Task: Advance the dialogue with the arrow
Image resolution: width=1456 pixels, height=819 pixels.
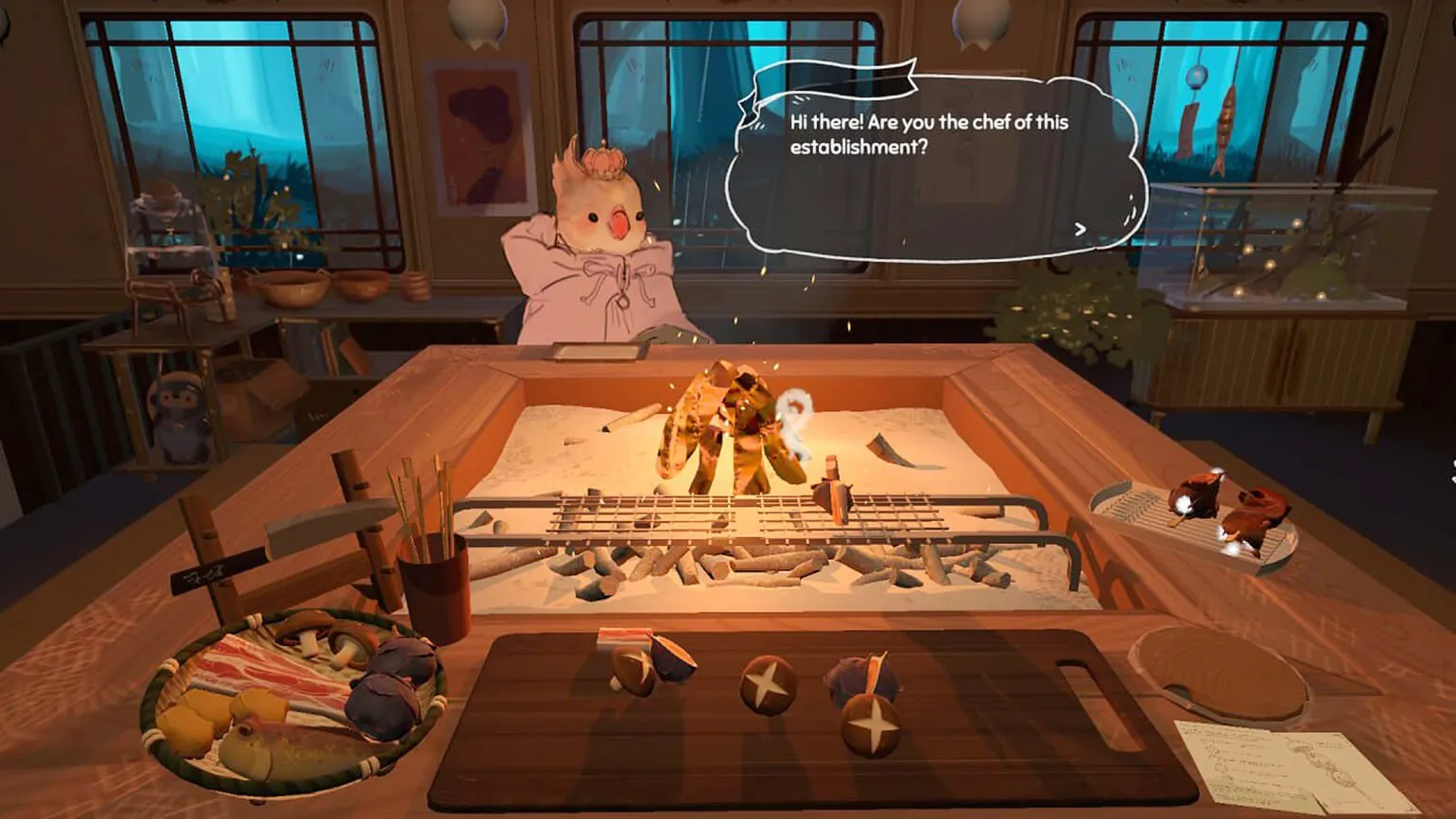Action: tap(1080, 229)
